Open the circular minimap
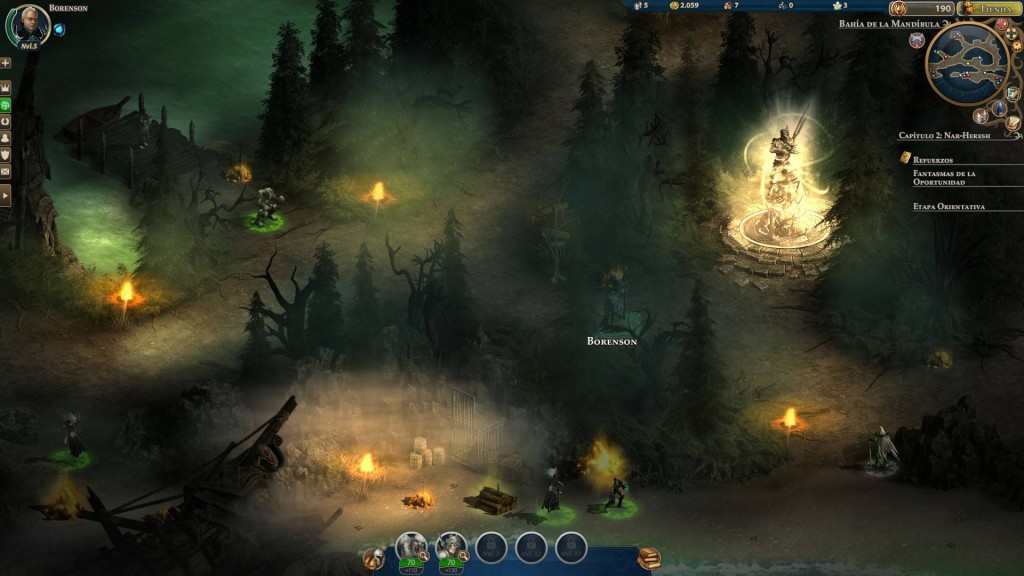This screenshot has width=1024, height=576. tap(967, 64)
